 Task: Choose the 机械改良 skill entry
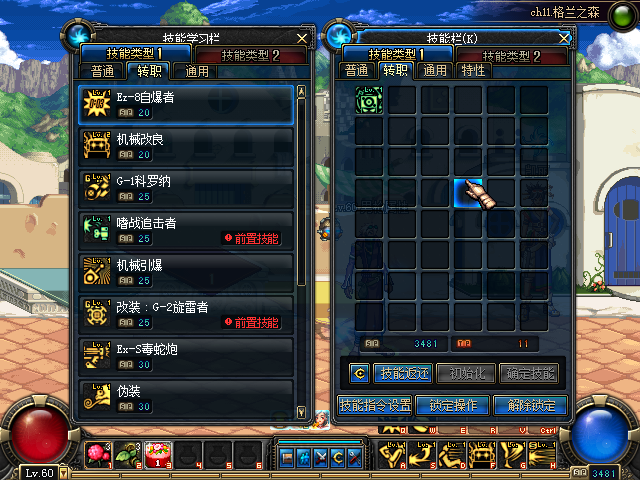click(186, 146)
